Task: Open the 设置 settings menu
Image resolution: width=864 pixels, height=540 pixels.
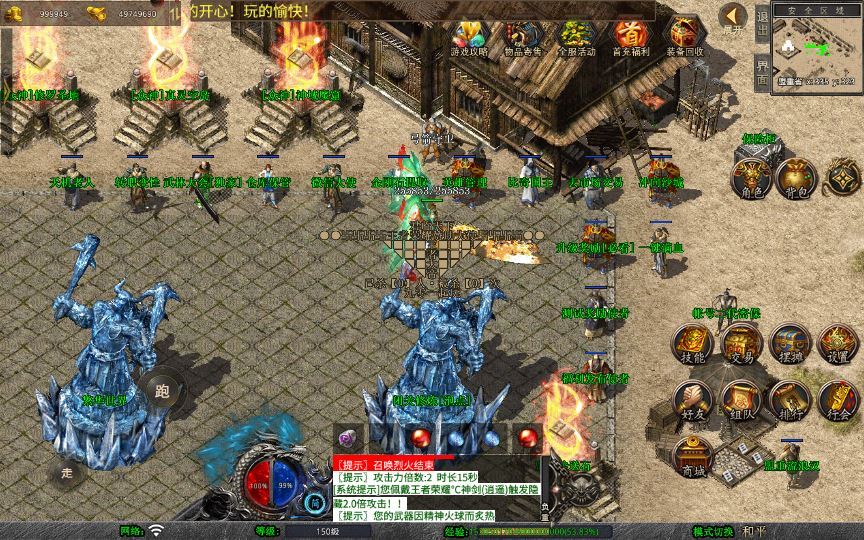Action: point(837,343)
